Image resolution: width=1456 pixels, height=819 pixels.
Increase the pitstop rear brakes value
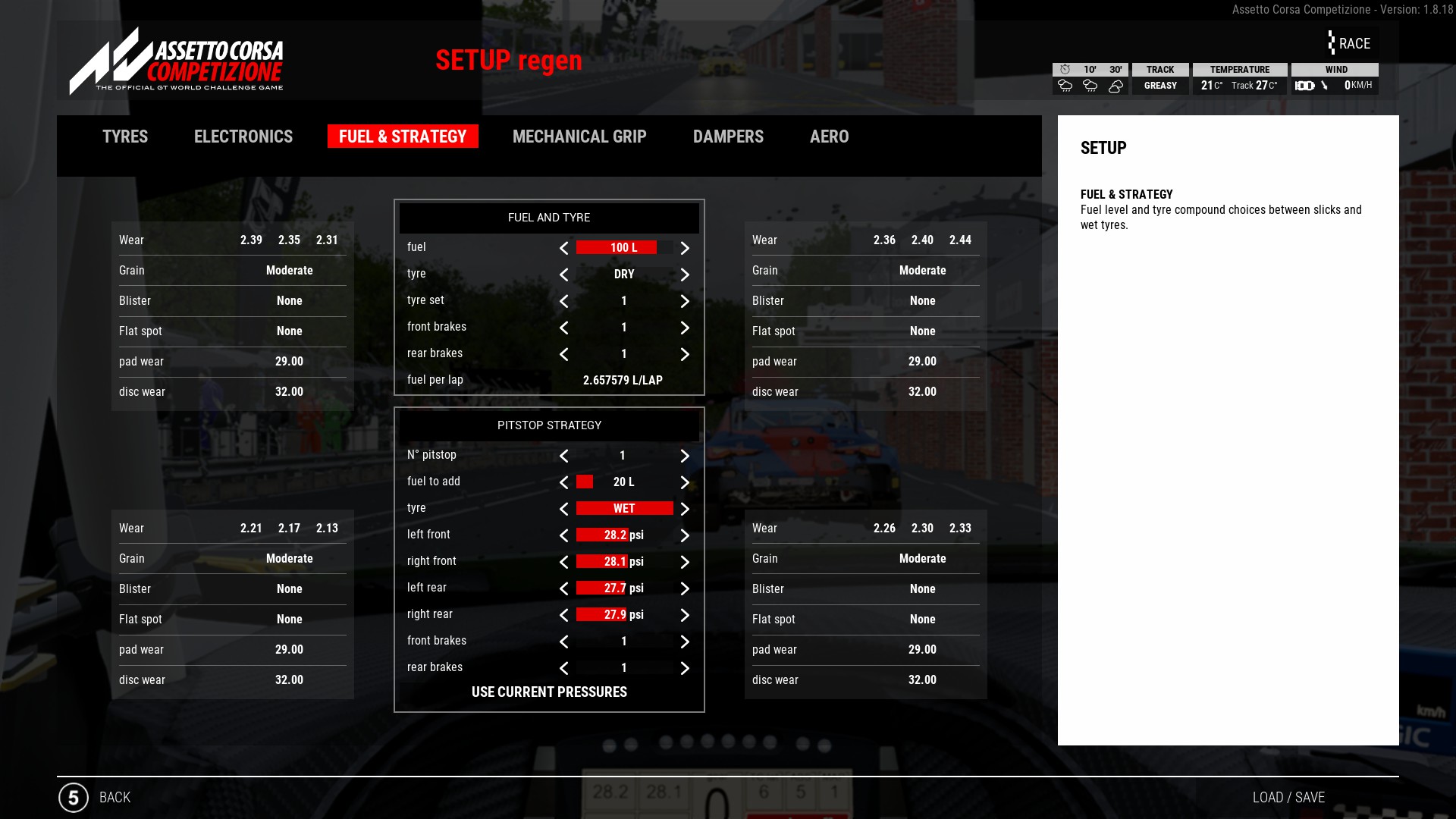click(685, 668)
